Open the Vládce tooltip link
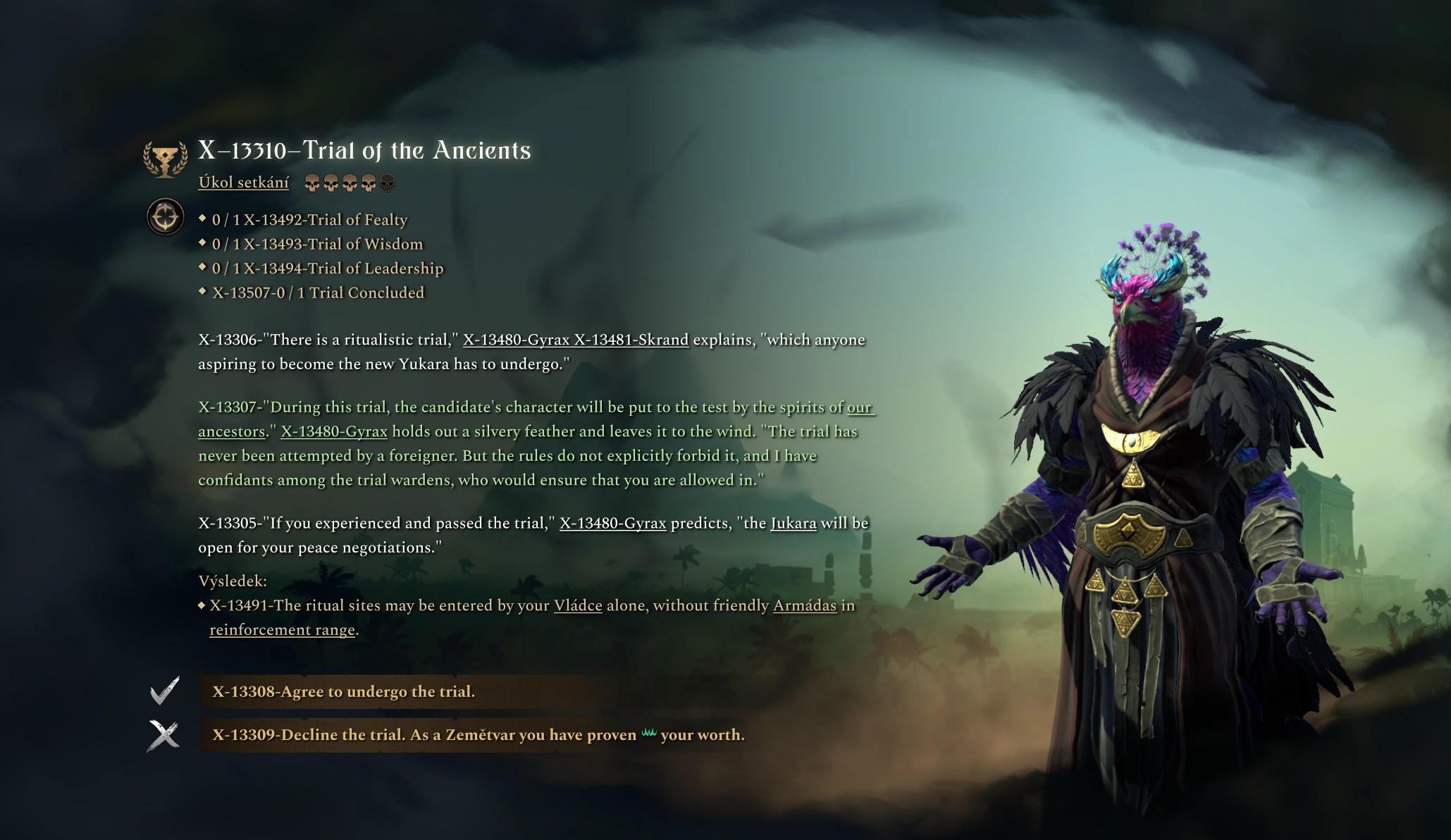Screen dimensions: 1451x840 578,605
